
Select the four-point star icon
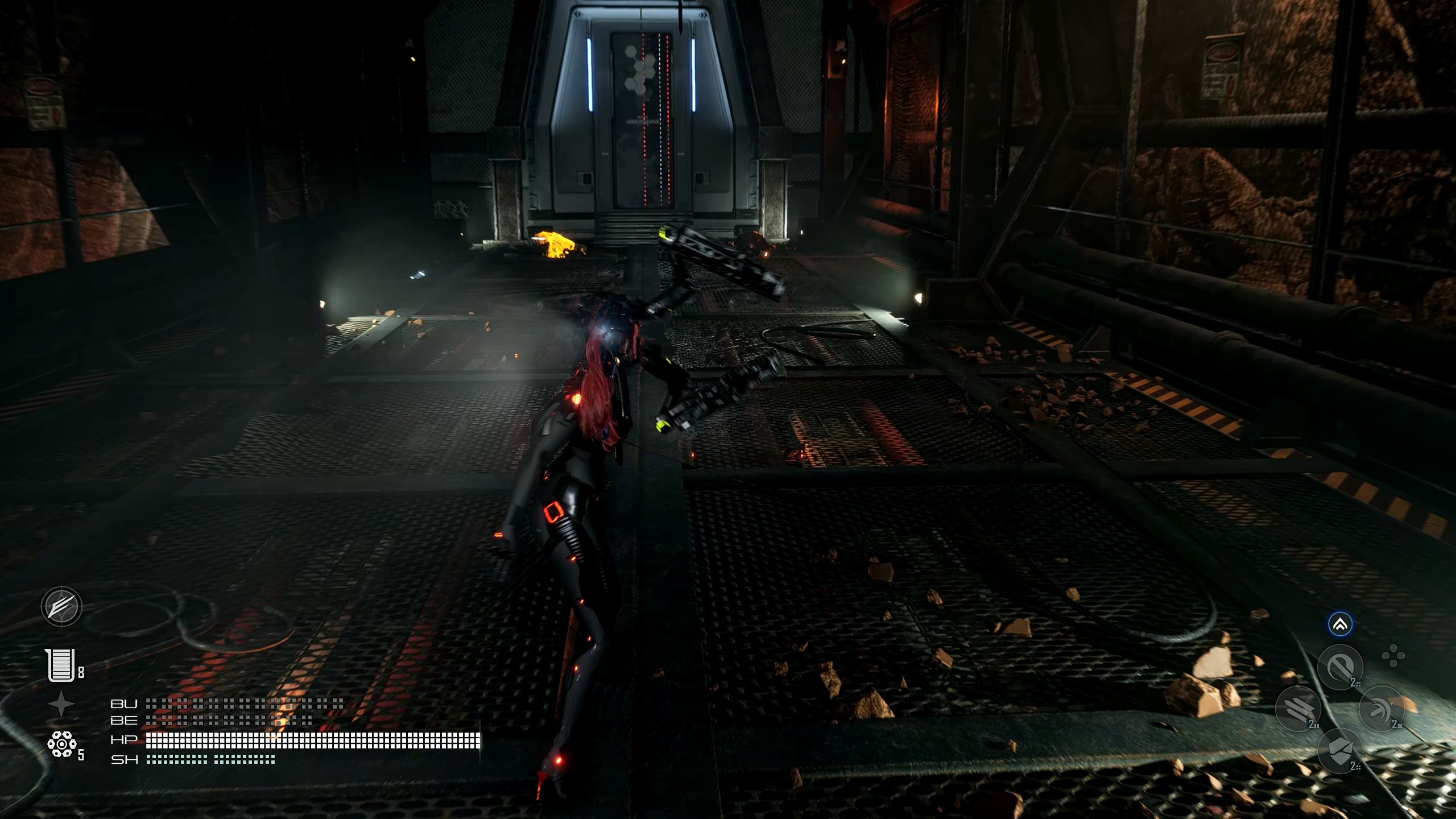[61, 705]
